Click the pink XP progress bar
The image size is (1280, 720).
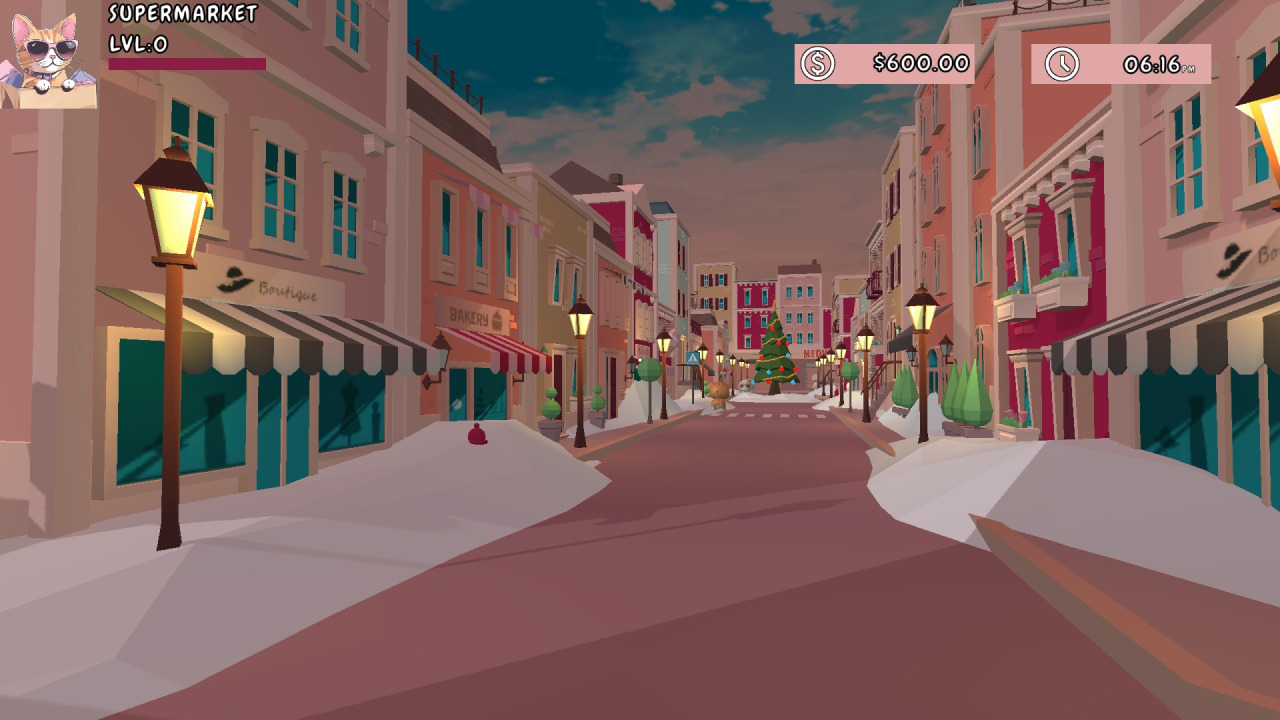[x=185, y=62]
